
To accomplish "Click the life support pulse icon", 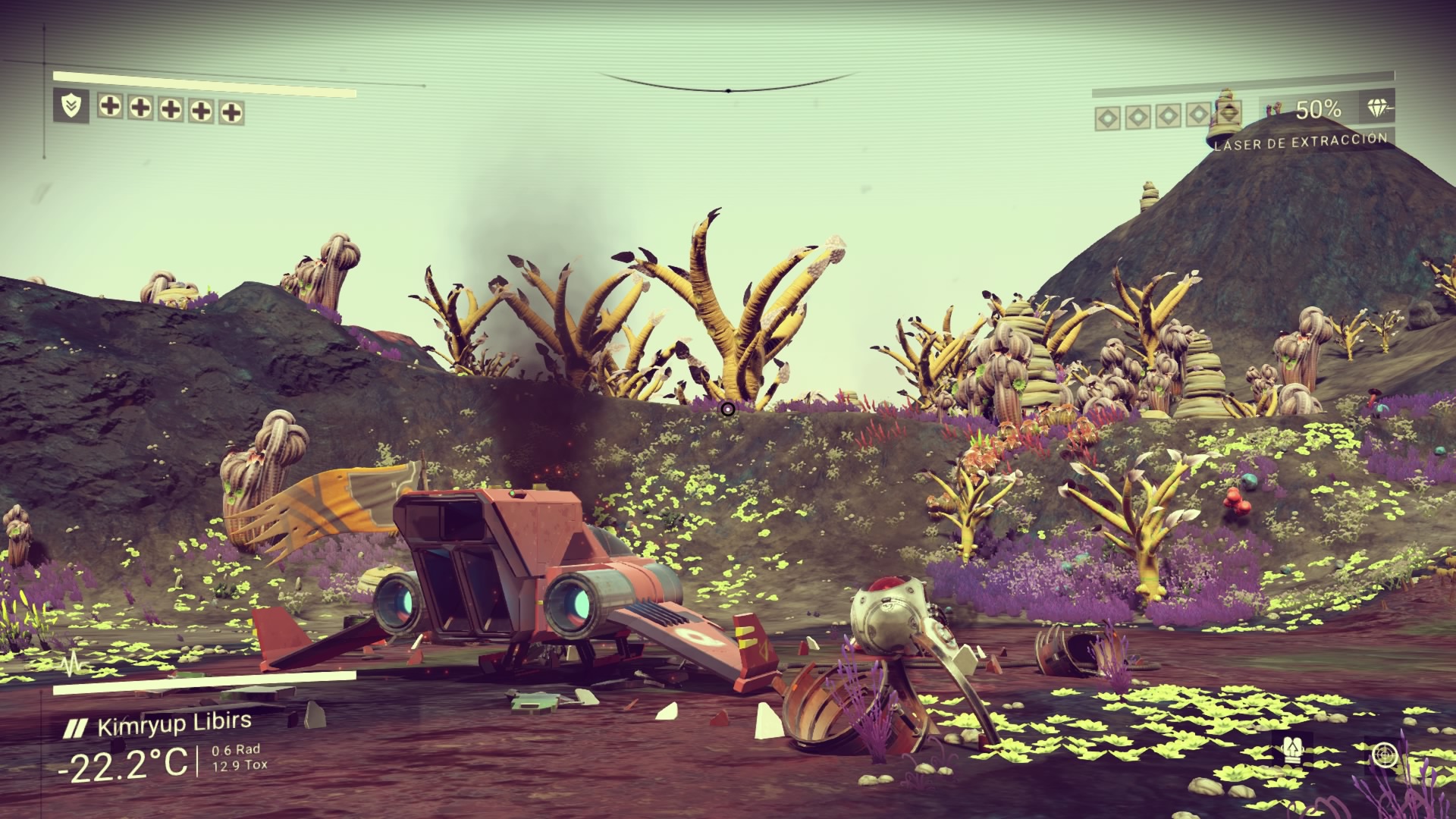I will 73,666.
